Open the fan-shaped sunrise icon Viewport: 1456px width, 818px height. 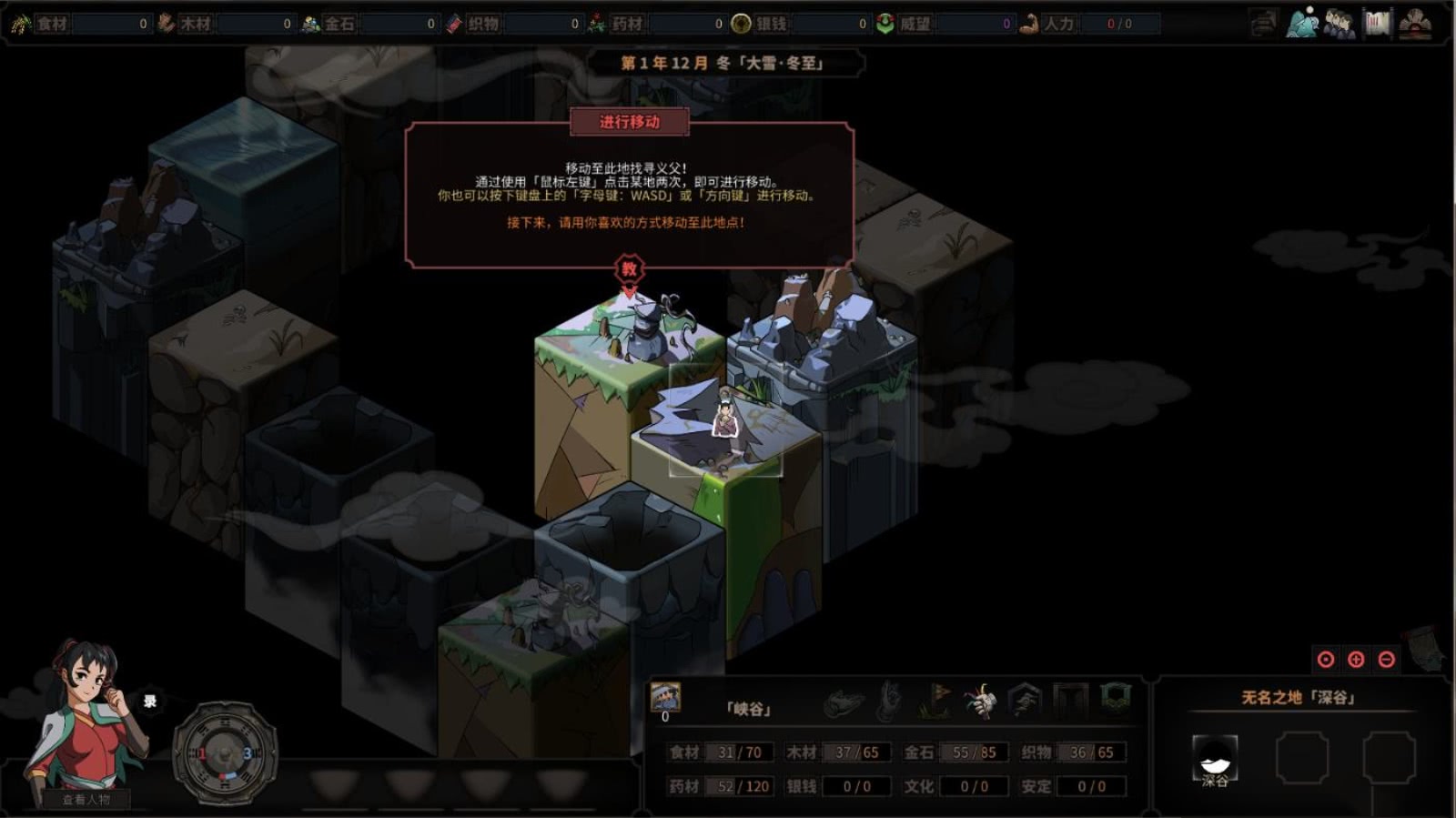1415,24
